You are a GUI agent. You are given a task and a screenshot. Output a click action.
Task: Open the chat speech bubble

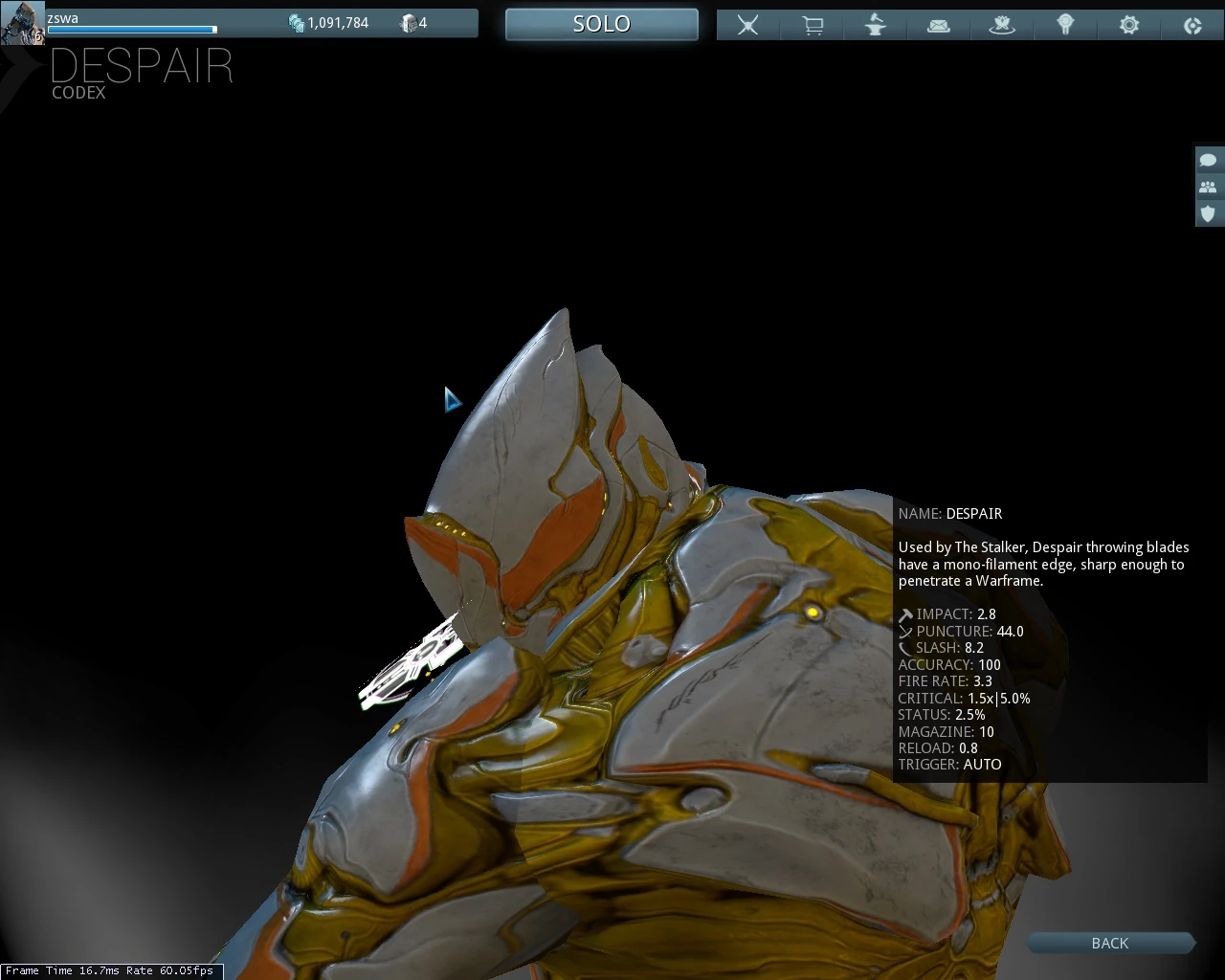pyautogui.click(x=1208, y=160)
